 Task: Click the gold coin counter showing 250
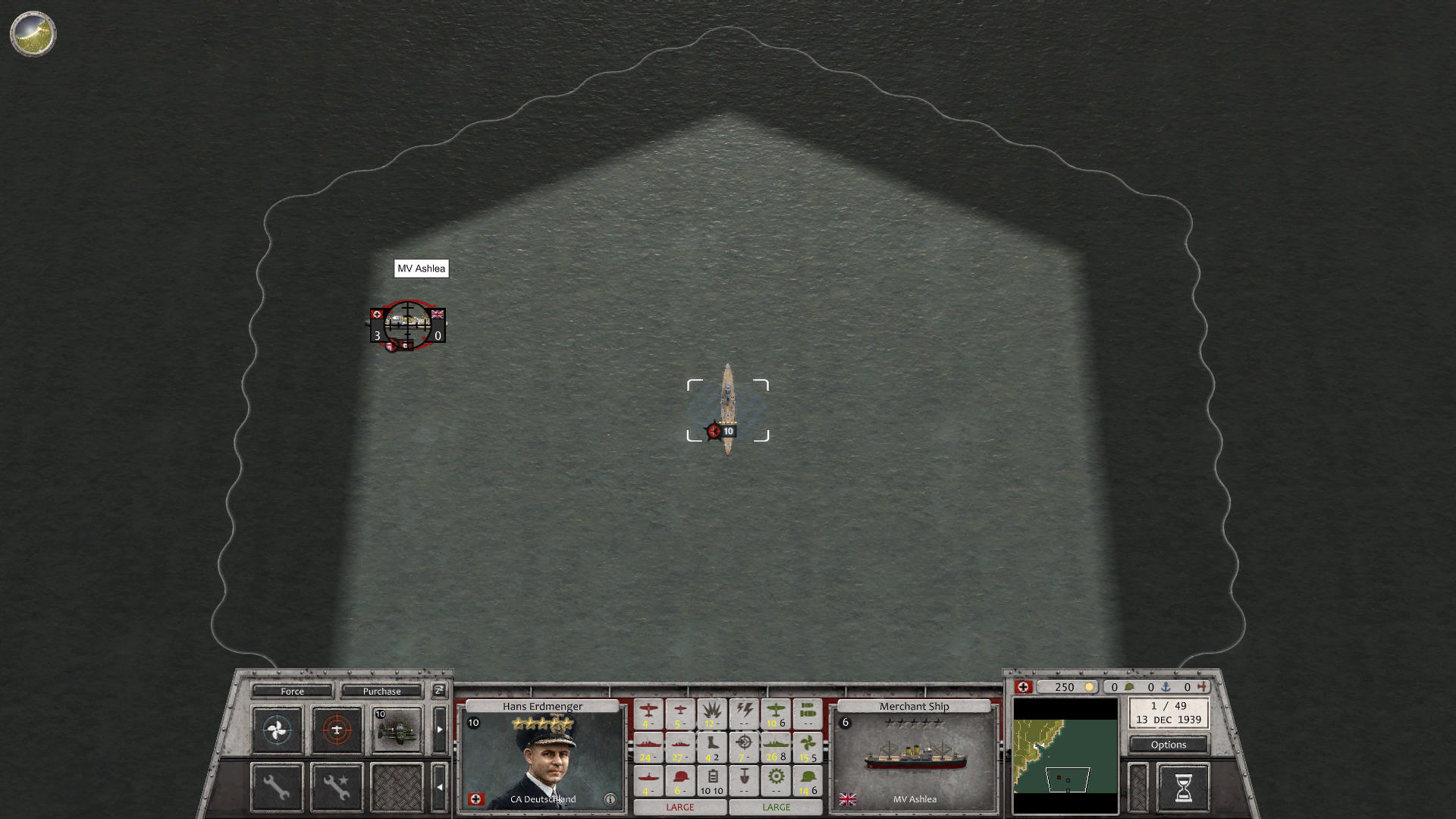point(1065,687)
